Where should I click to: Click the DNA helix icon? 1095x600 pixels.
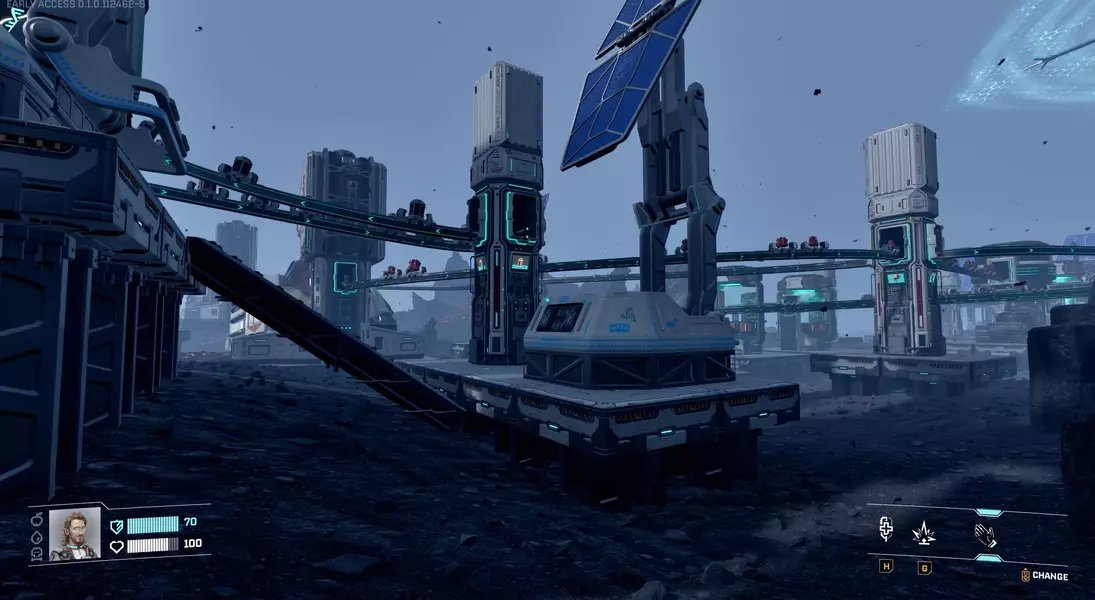(x=14, y=18)
